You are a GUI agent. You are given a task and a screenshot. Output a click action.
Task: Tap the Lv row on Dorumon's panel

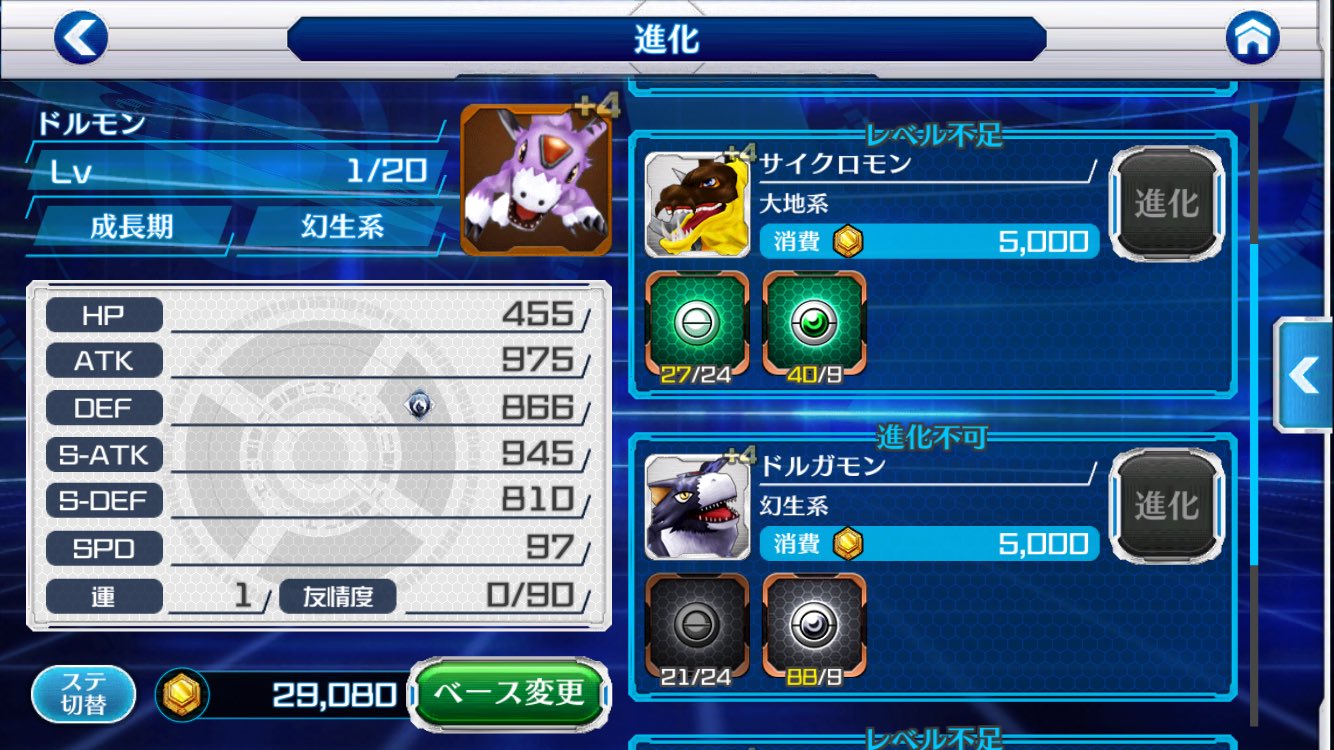pyautogui.click(x=230, y=173)
